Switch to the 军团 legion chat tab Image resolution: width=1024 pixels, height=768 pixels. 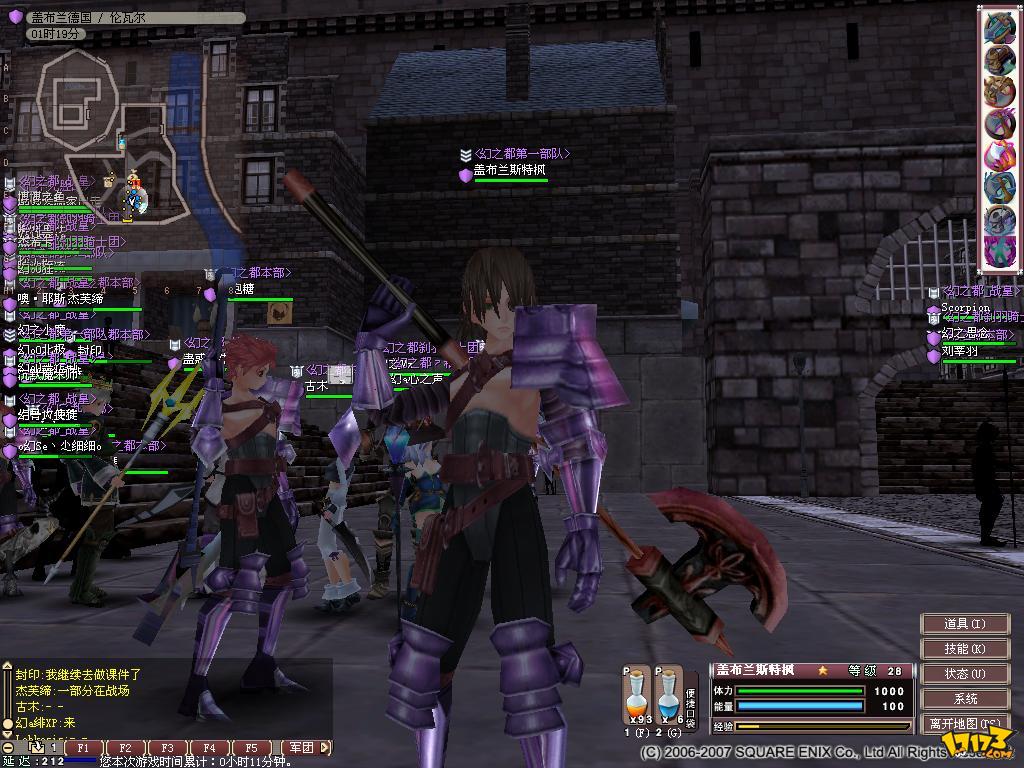tap(300, 747)
